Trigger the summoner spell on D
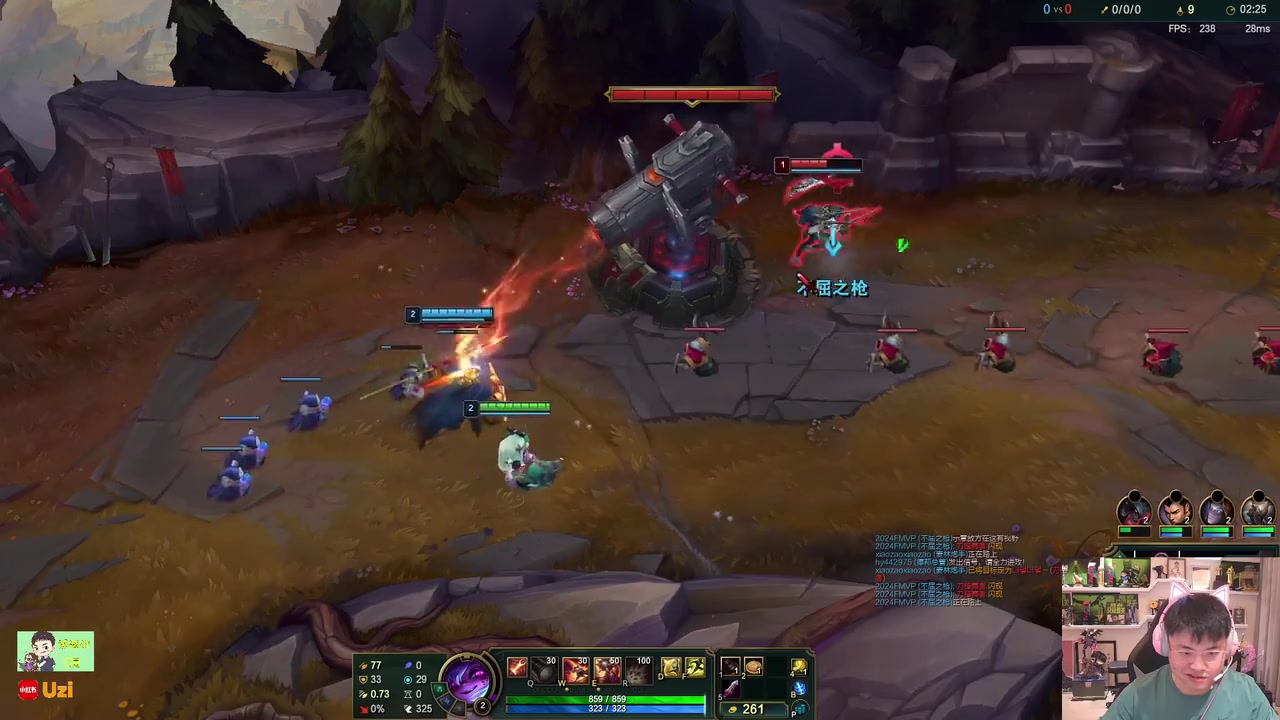 [x=671, y=667]
